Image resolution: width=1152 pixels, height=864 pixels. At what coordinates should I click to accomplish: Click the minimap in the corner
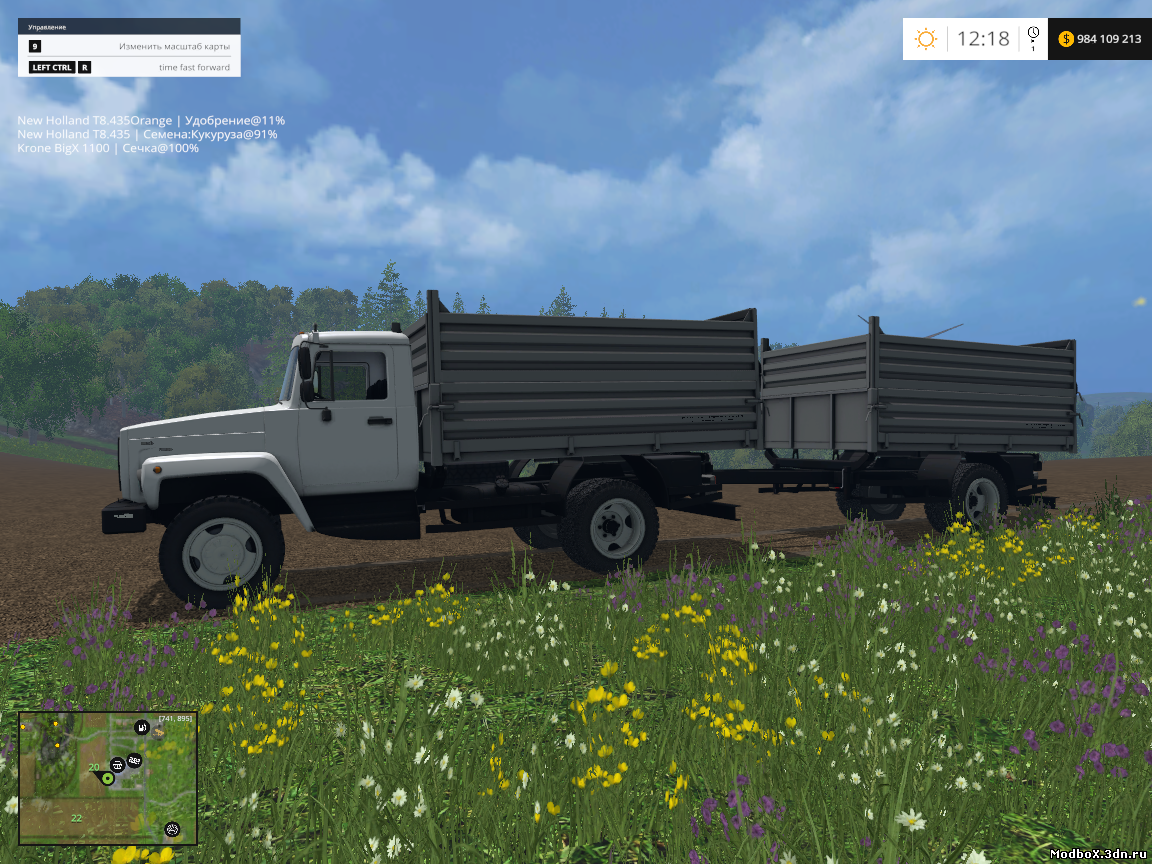[108, 776]
